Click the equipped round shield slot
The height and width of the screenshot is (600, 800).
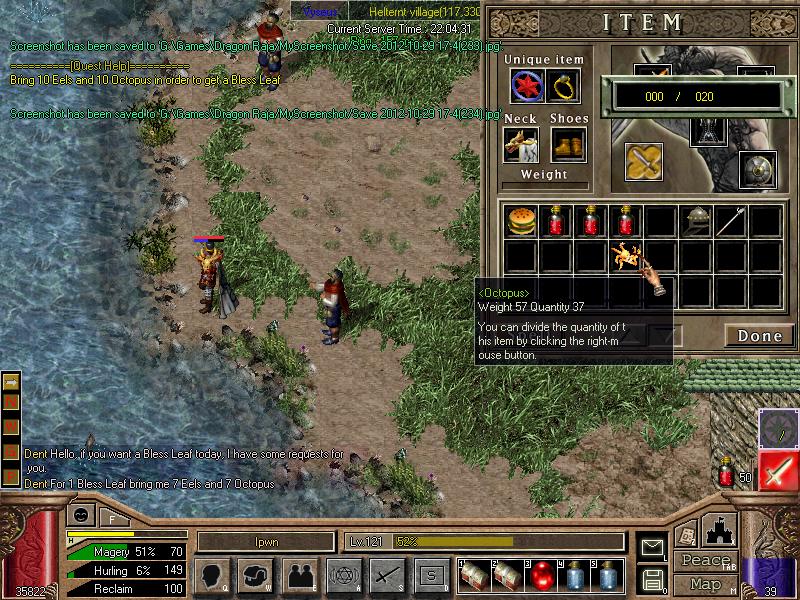click(x=757, y=170)
